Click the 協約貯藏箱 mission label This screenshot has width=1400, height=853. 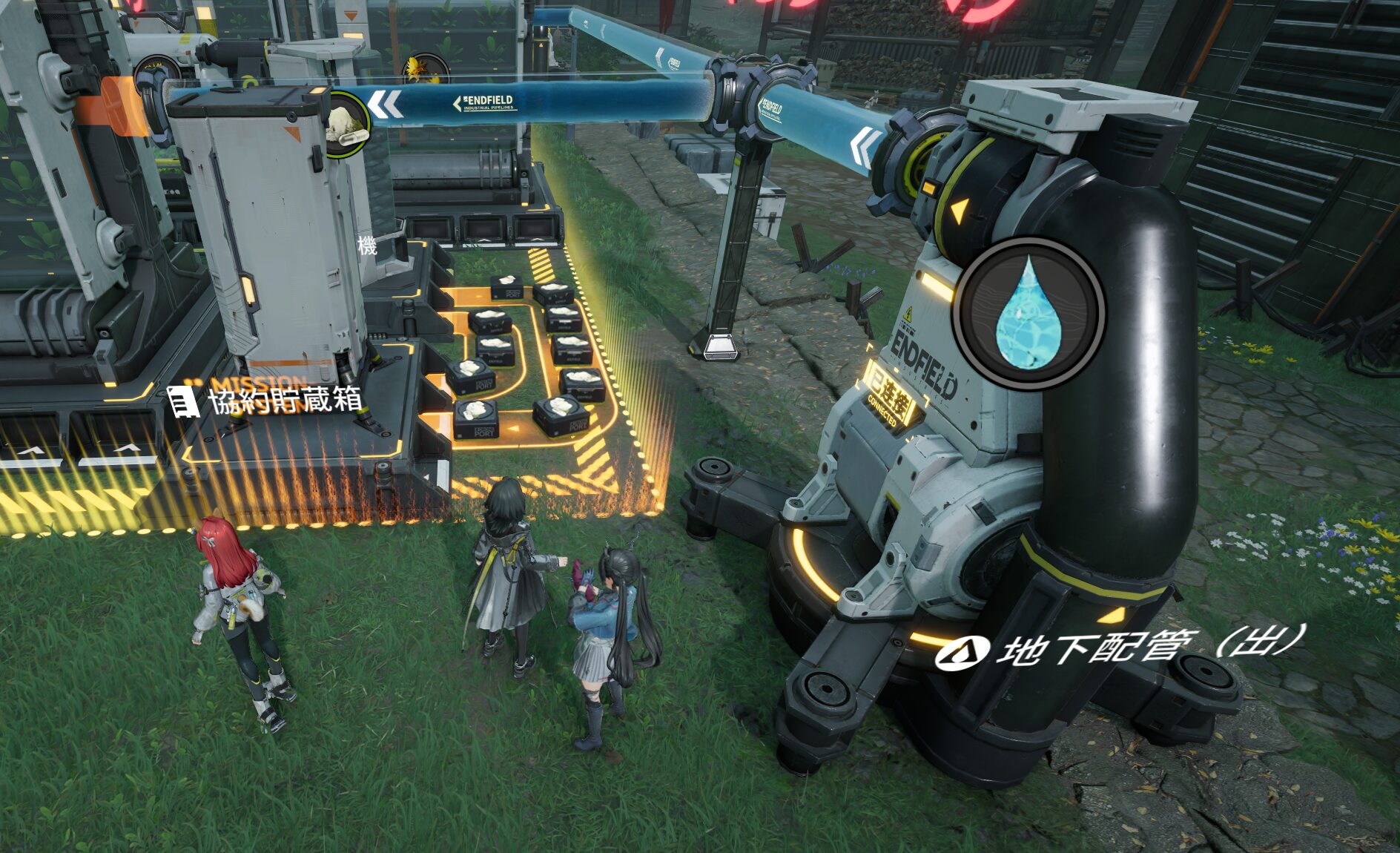284,401
